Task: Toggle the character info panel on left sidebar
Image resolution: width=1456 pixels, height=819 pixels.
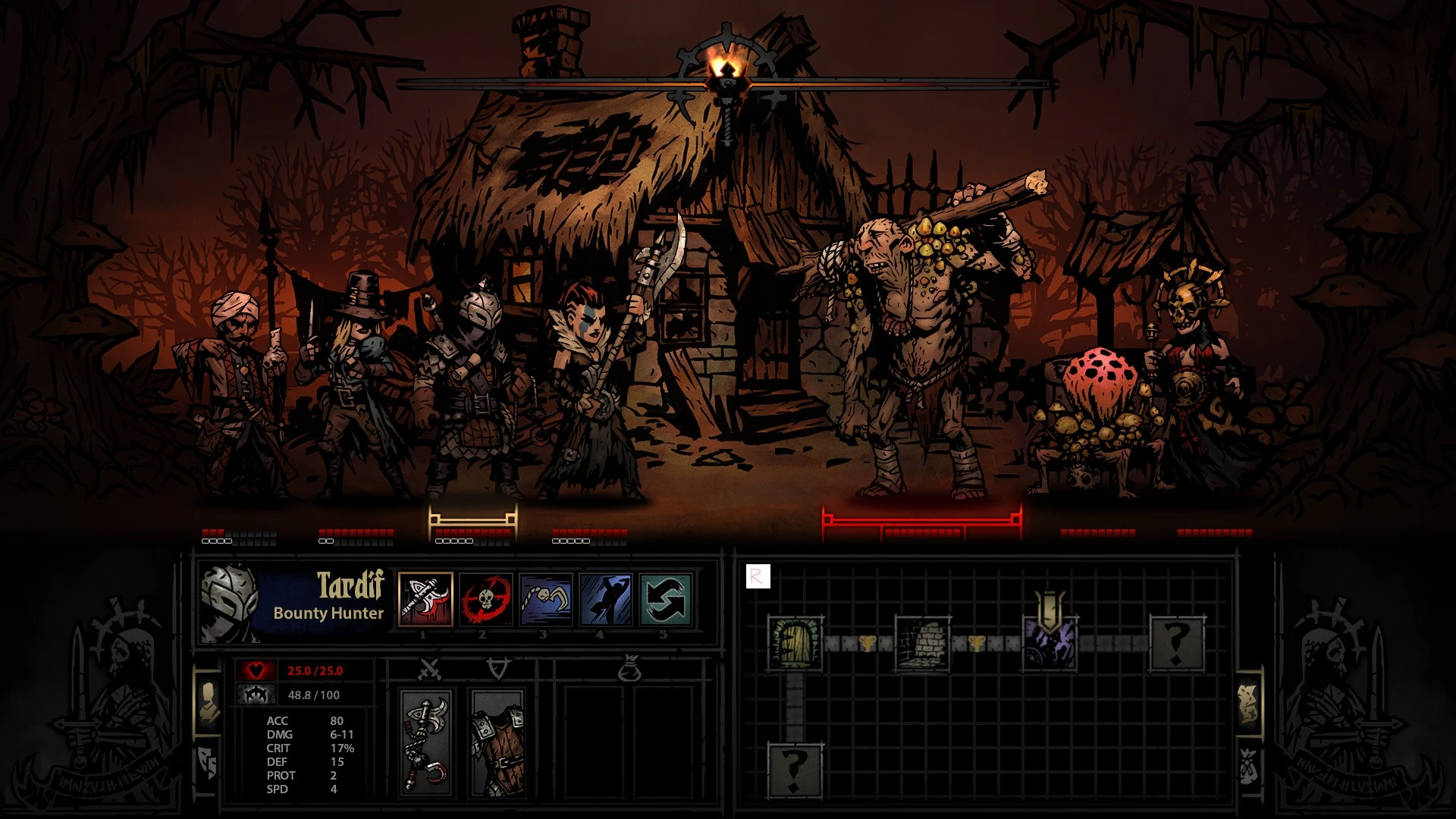Action: tap(209, 700)
